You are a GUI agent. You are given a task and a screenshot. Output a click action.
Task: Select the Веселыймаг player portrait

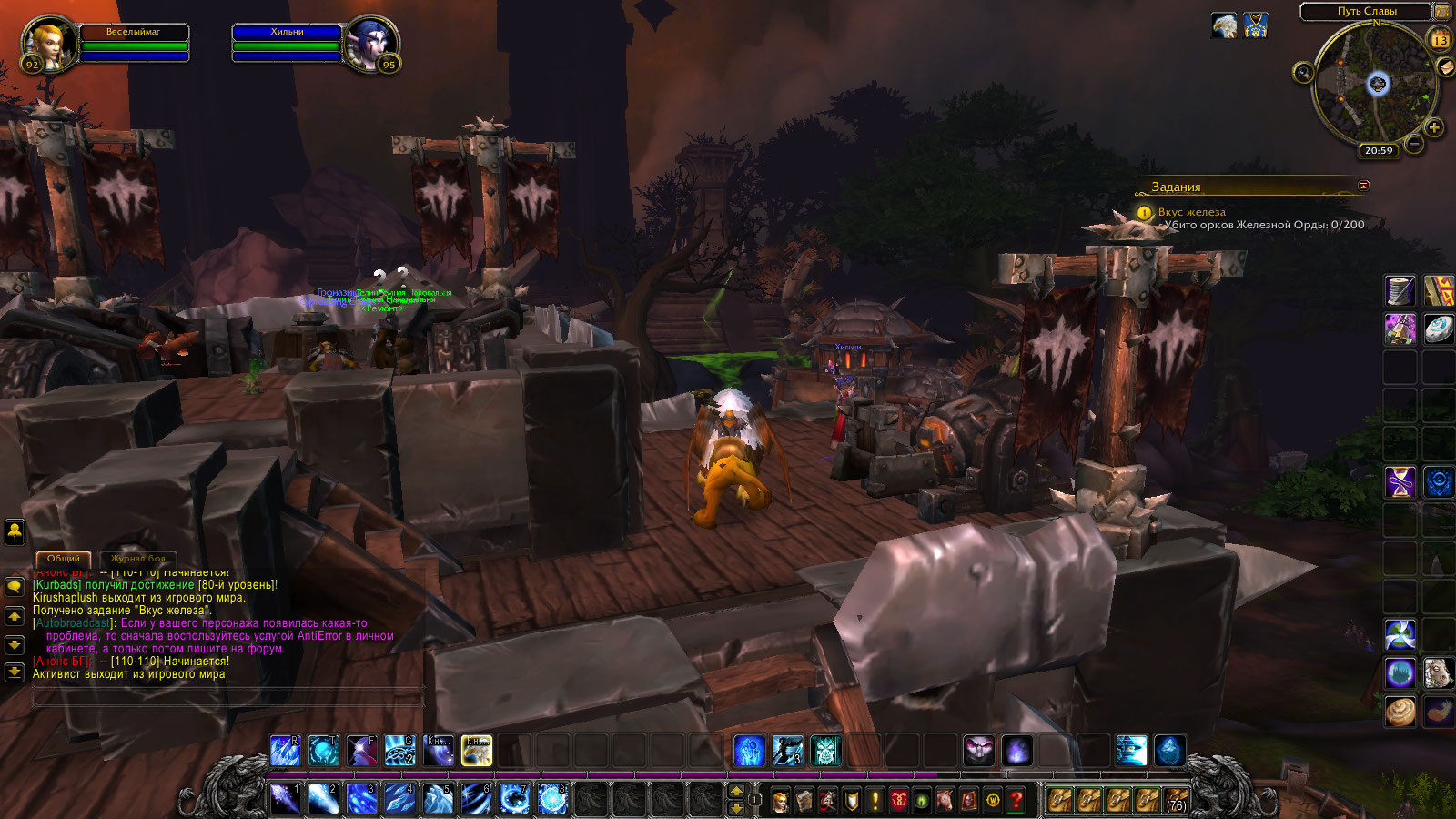click(47, 44)
